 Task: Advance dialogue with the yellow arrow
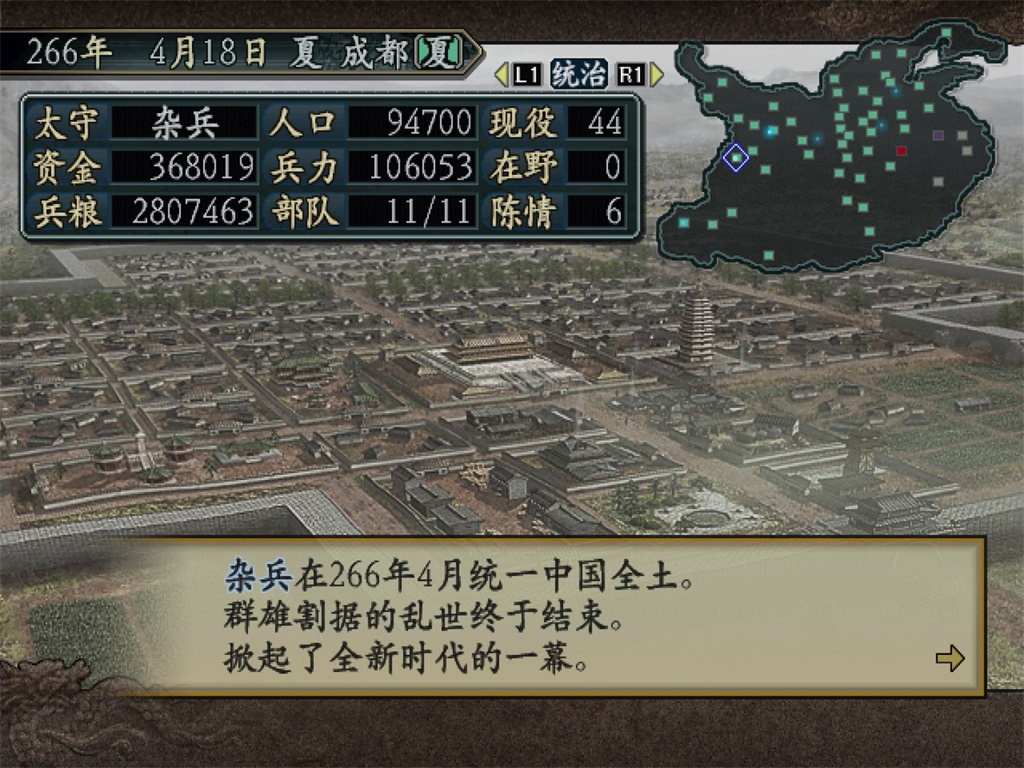tap(949, 657)
